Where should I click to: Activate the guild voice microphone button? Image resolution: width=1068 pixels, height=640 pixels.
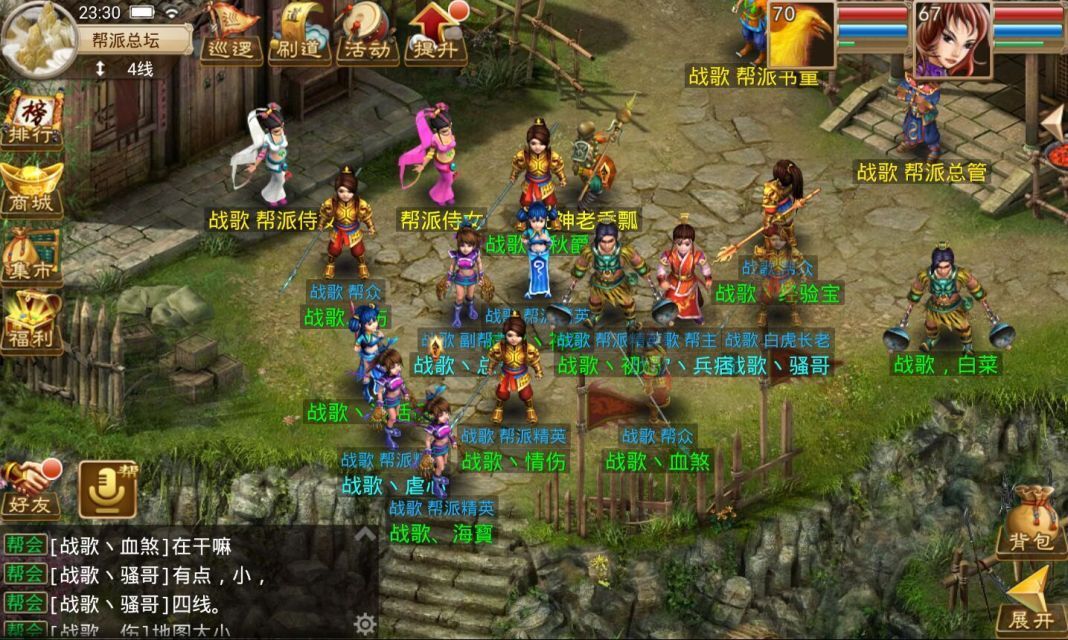[x=108, y=488]
